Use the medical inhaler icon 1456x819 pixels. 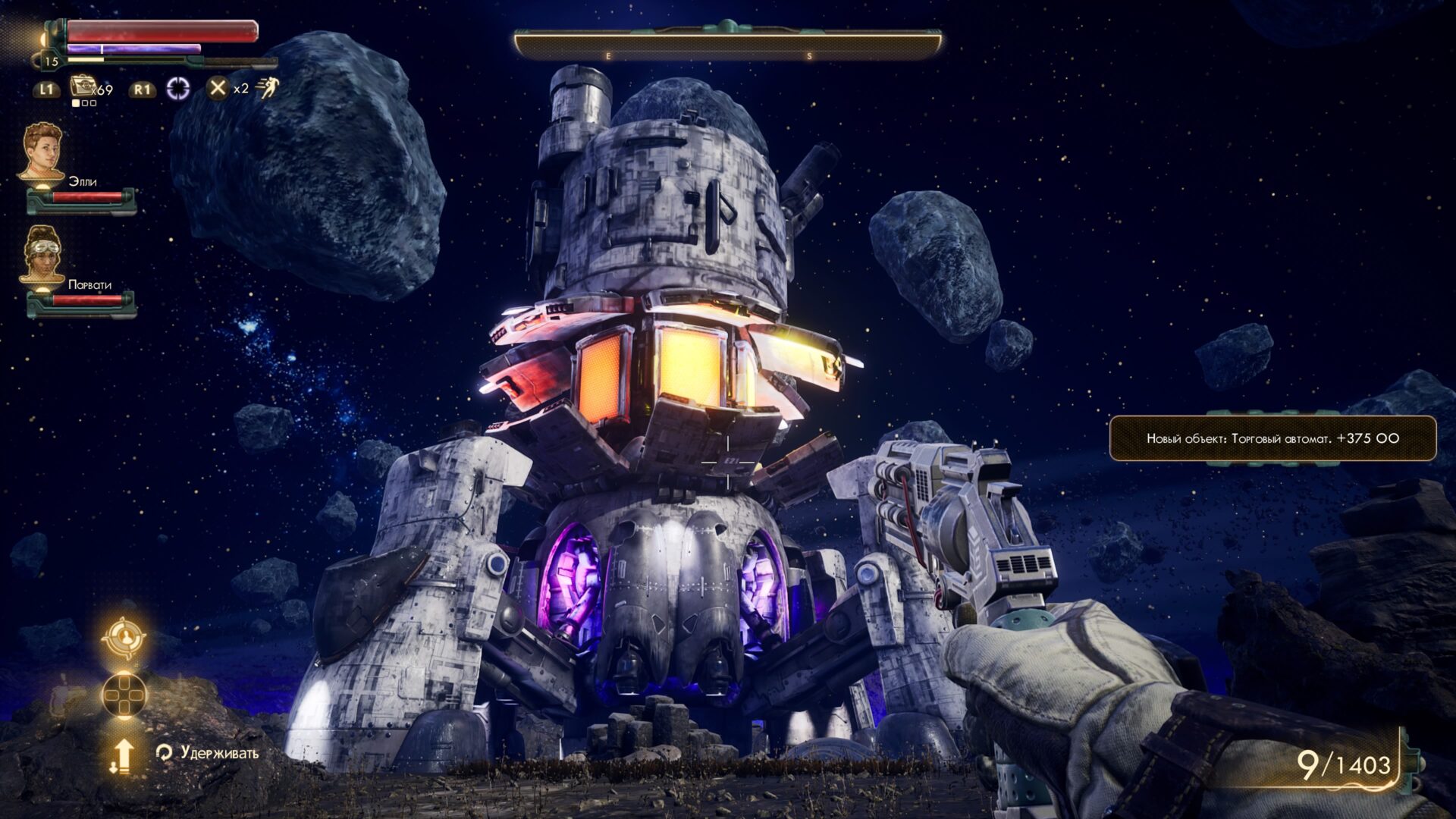click(82, 87)
